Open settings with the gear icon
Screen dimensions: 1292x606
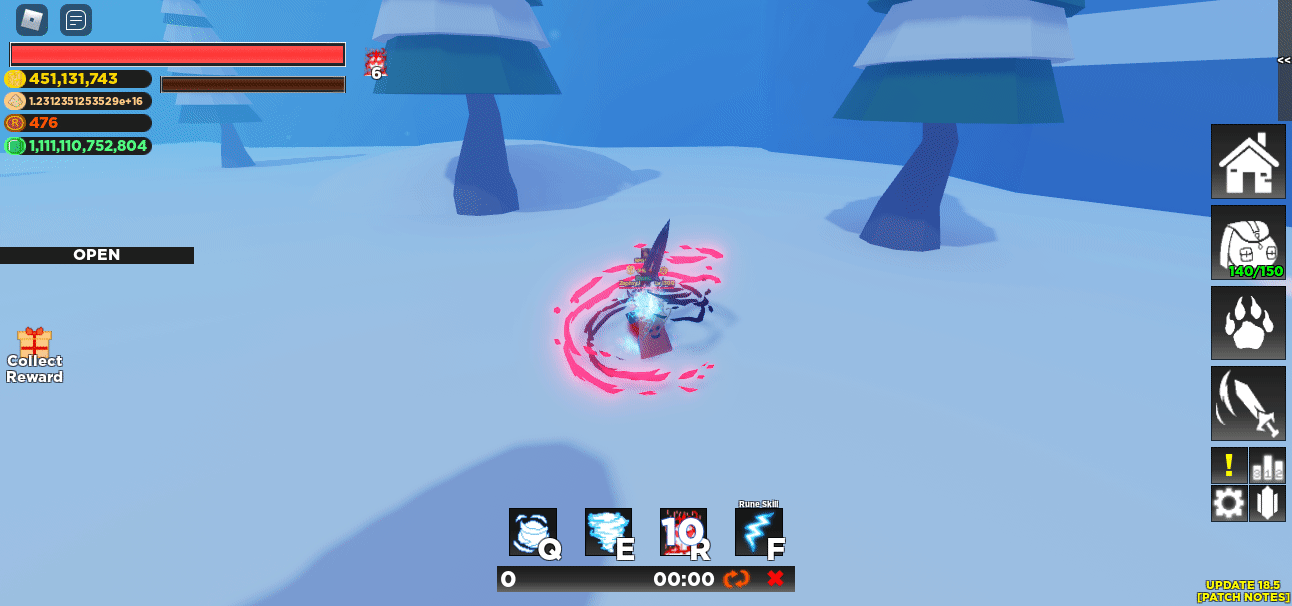coord(1229,503)
